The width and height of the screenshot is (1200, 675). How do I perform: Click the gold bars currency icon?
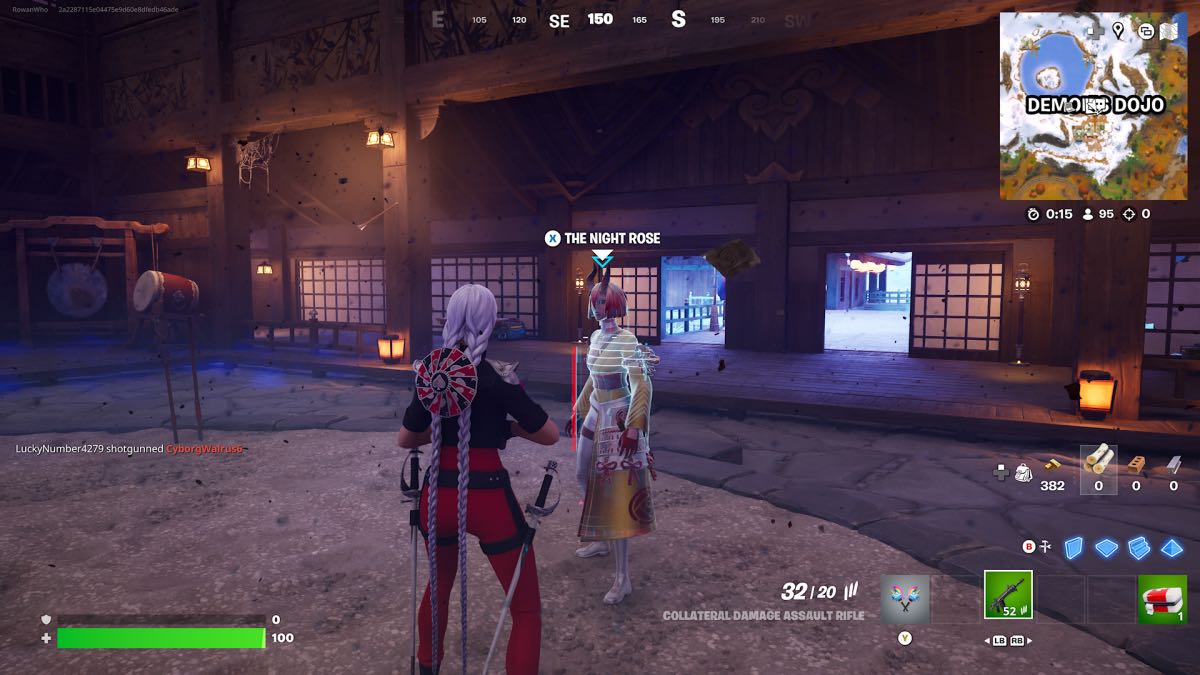point(1052,464)
